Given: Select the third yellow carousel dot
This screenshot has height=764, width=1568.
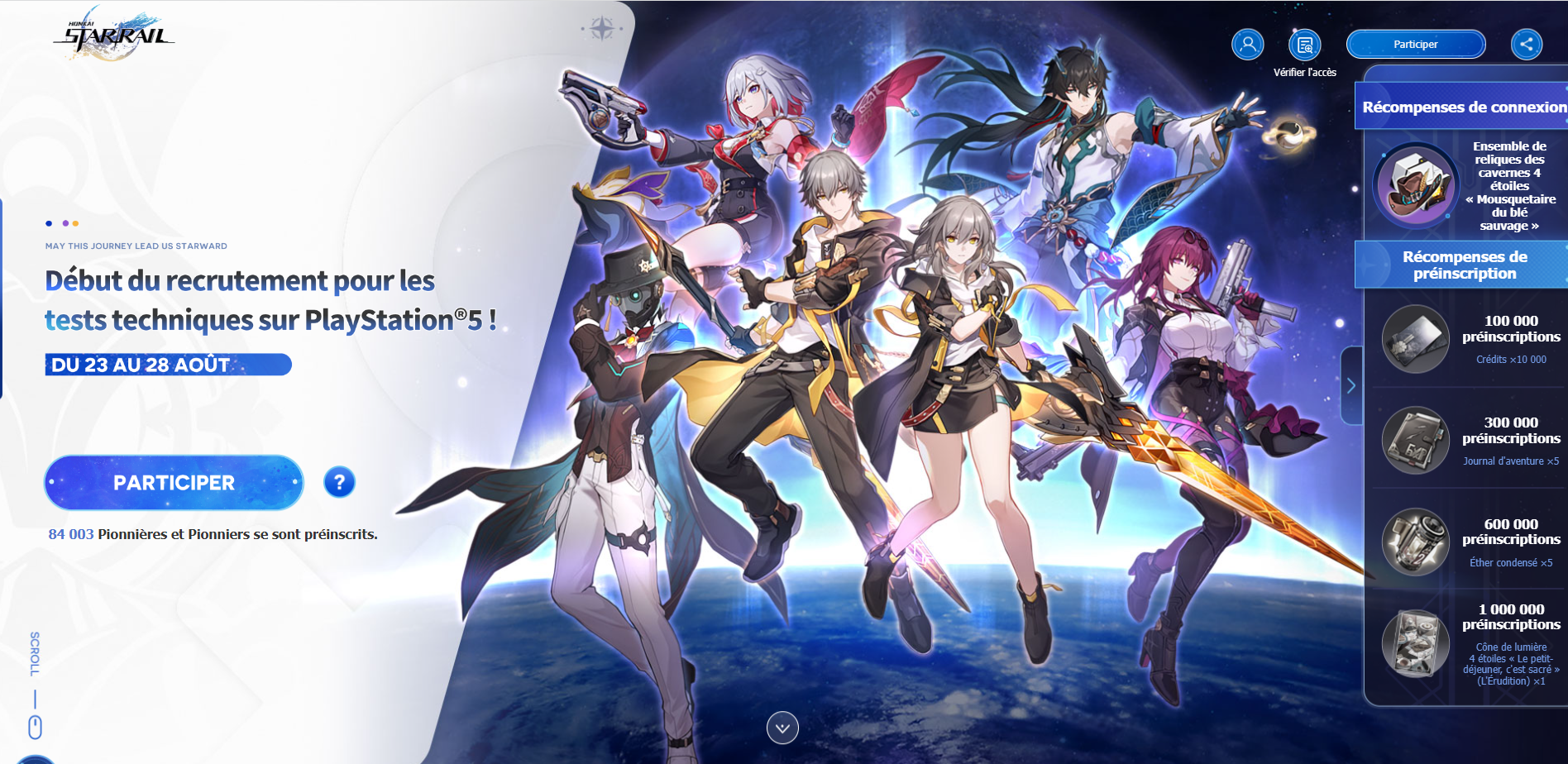Looking at the screenshot, I should (75, 223).
